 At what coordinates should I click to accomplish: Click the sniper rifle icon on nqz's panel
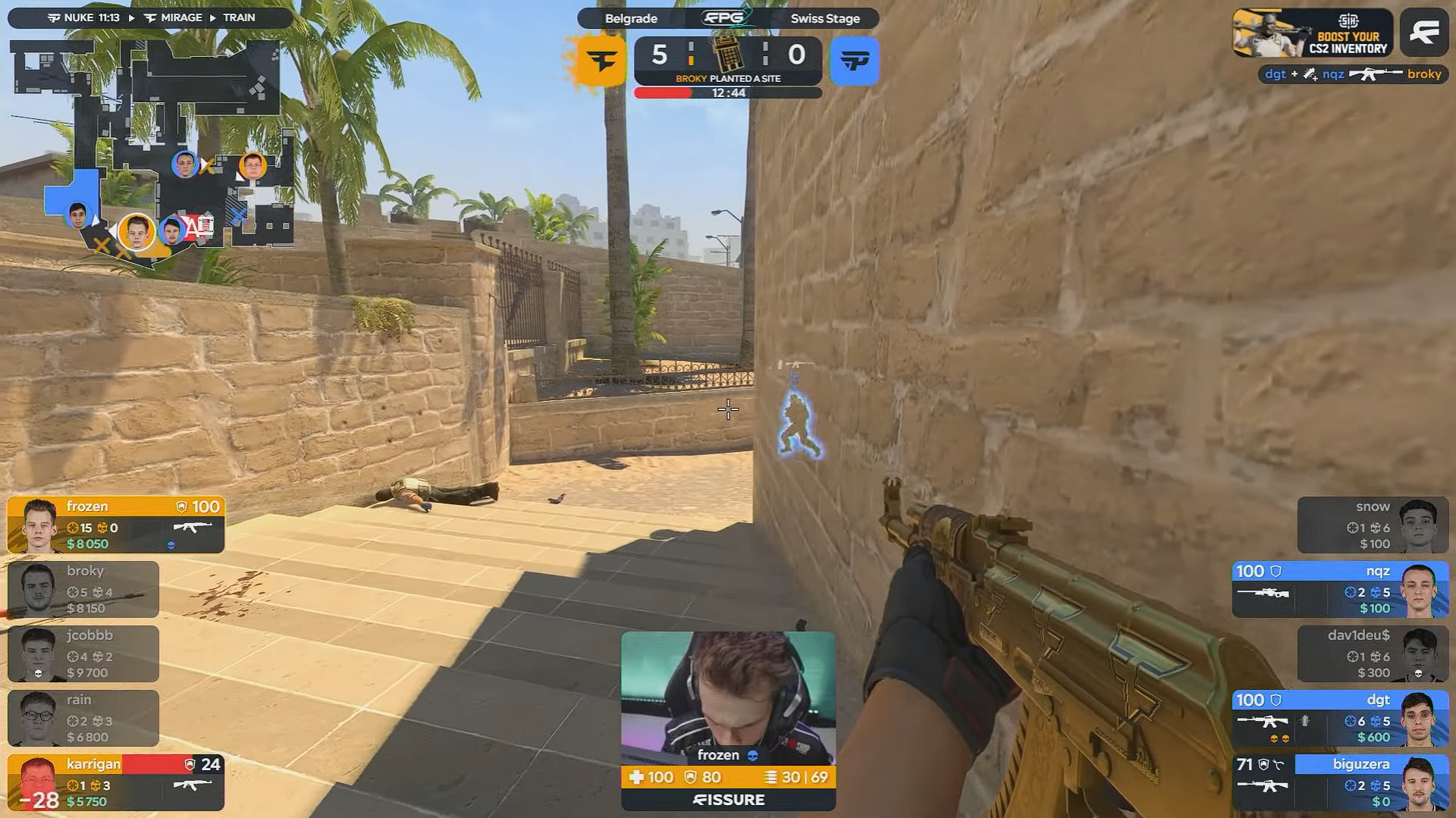point(1262,594)
